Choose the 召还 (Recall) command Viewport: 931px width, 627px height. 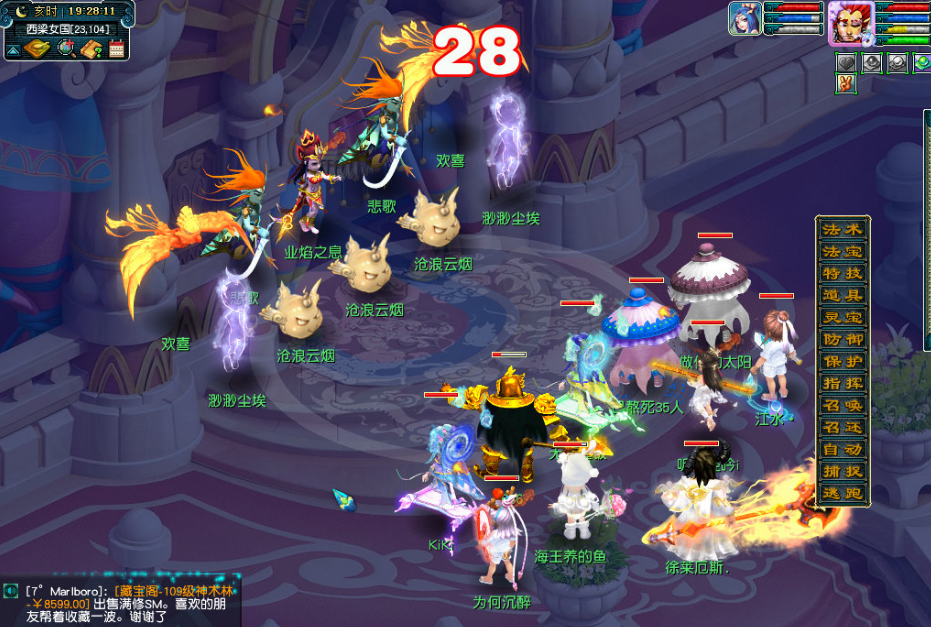(842, 427)
